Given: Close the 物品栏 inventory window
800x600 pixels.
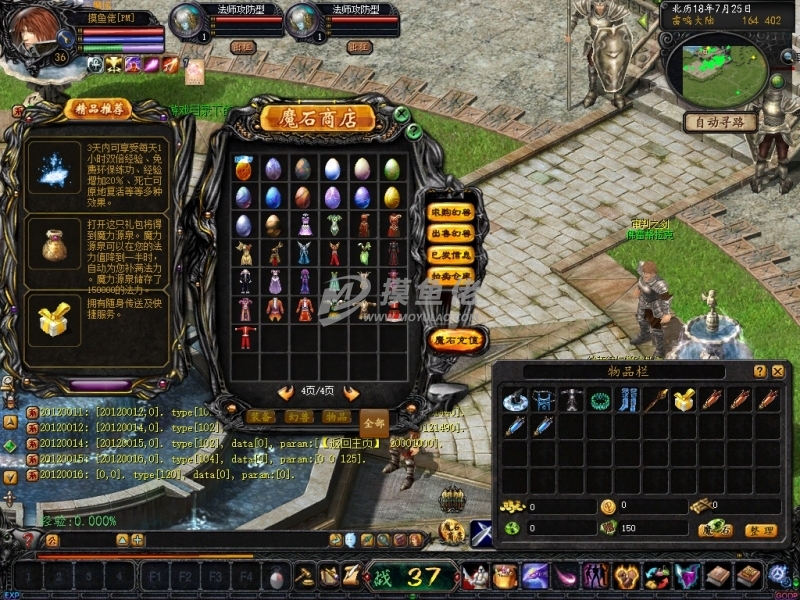Looking at the screenshot, I should click(777, 371).
